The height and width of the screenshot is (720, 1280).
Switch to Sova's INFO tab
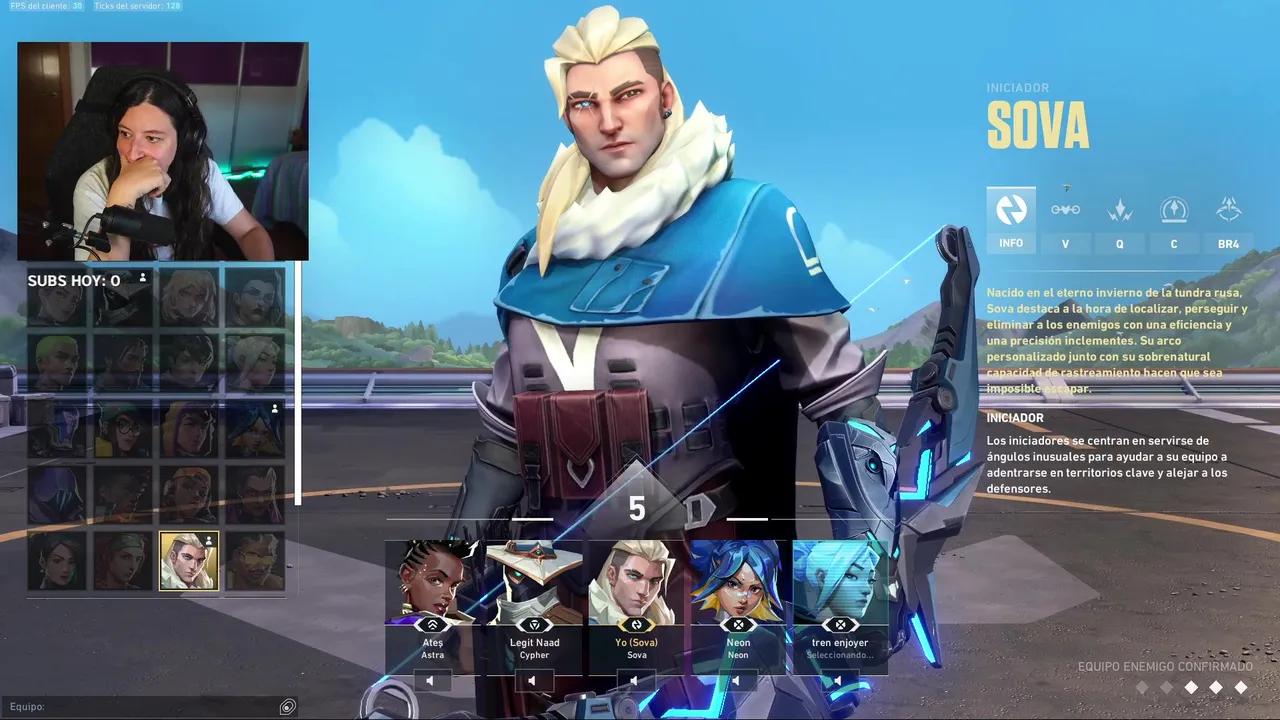[x=1010, y=222]
